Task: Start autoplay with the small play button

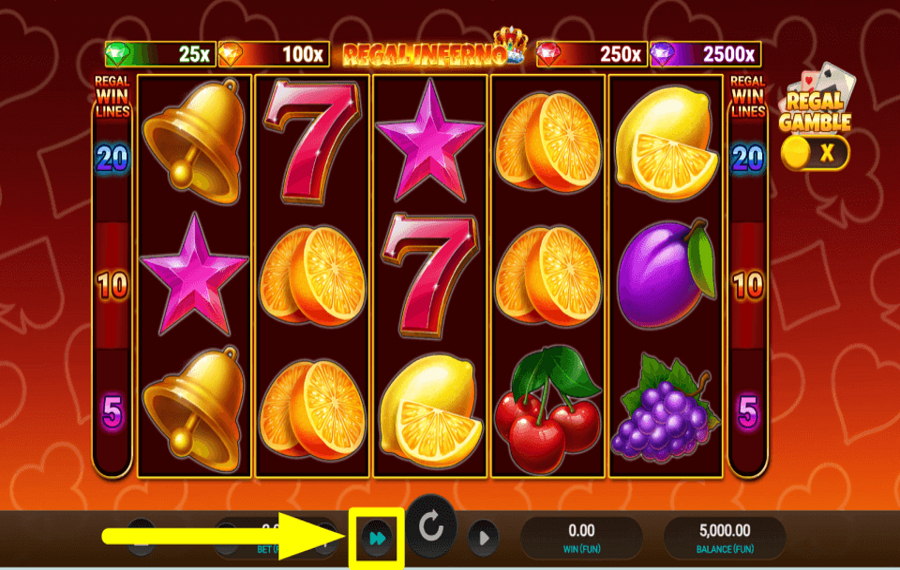Action: (483, 538)
